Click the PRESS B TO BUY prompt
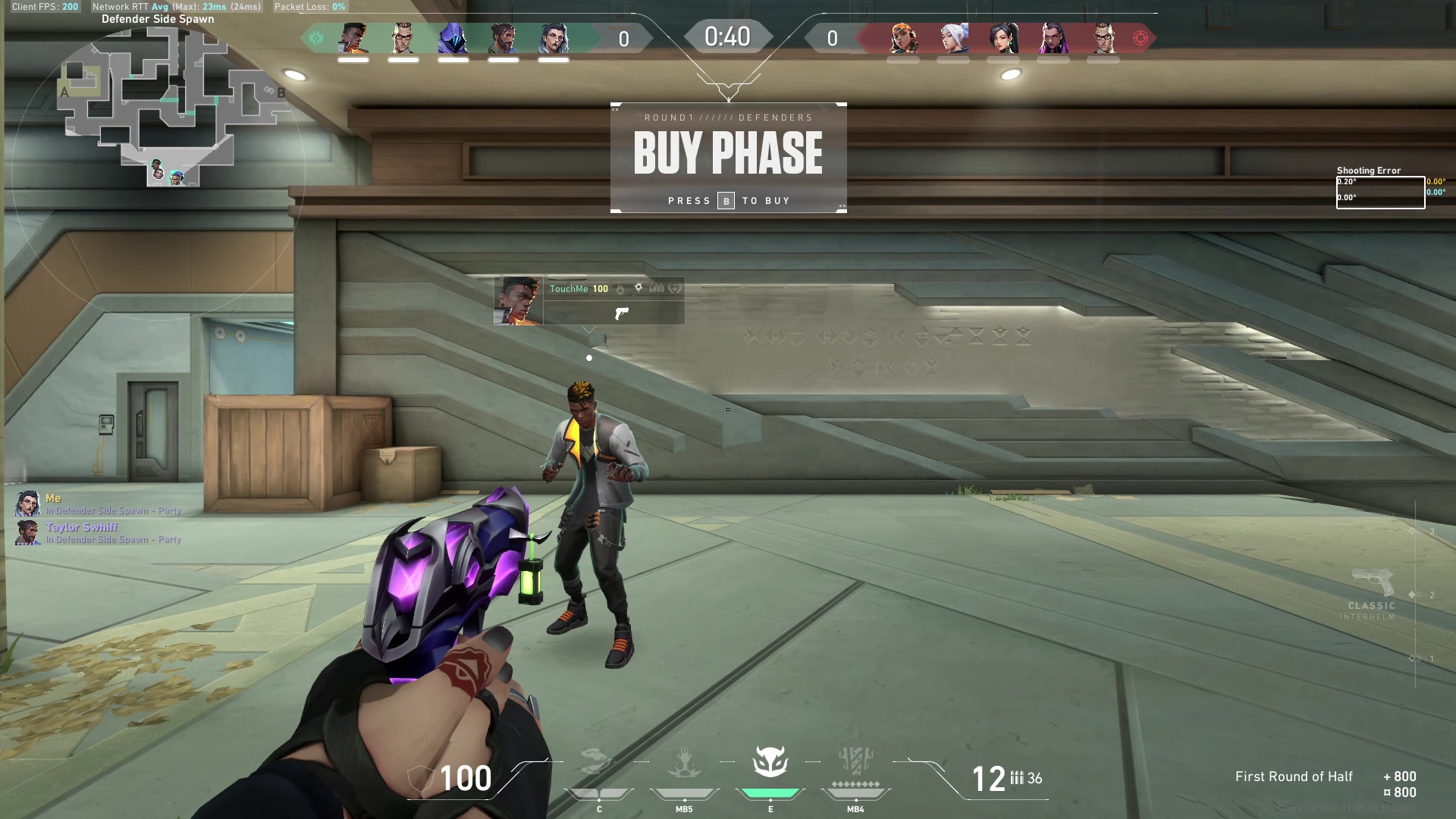The height and width of the screenshot is (819, 1456). (x=728, y=200)
